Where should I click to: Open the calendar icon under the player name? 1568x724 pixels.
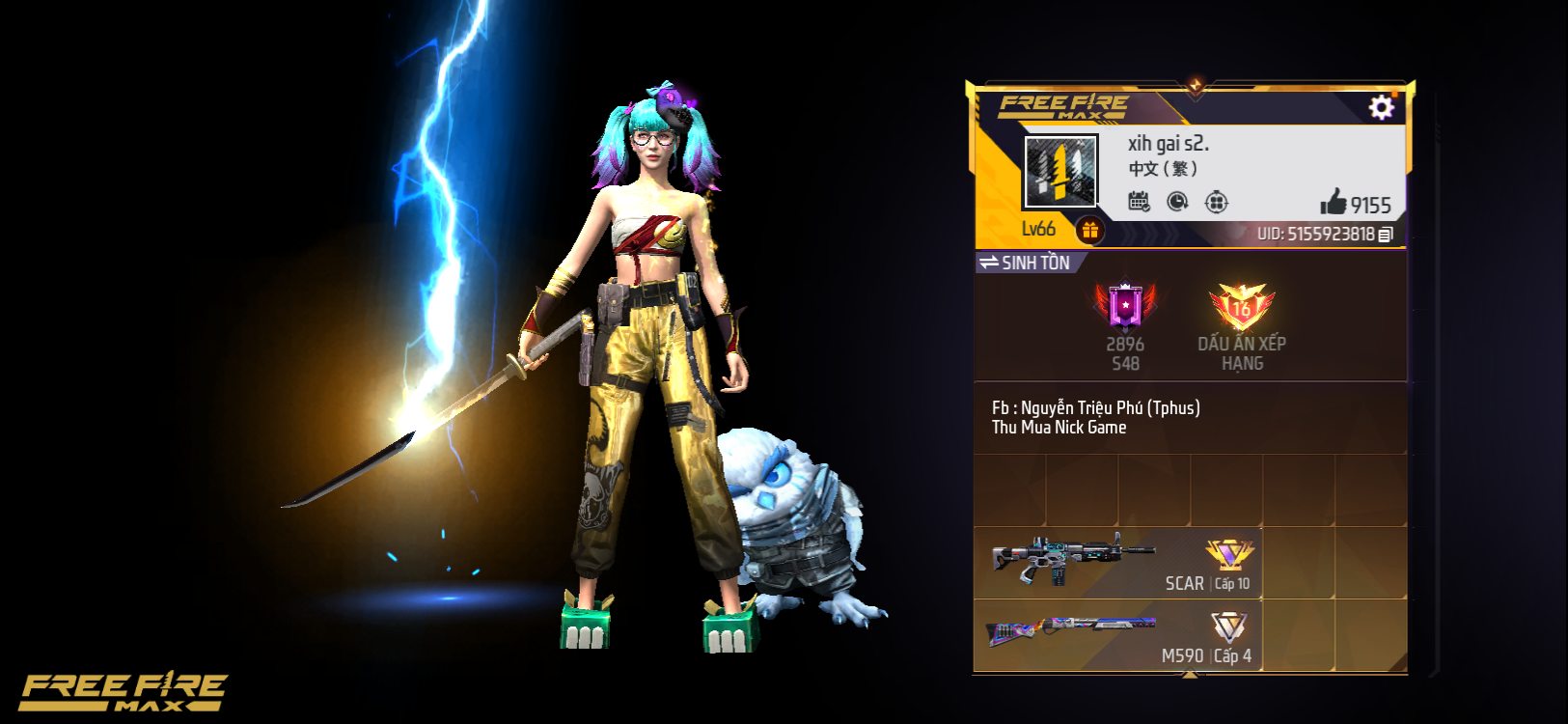click(1141, 201)
